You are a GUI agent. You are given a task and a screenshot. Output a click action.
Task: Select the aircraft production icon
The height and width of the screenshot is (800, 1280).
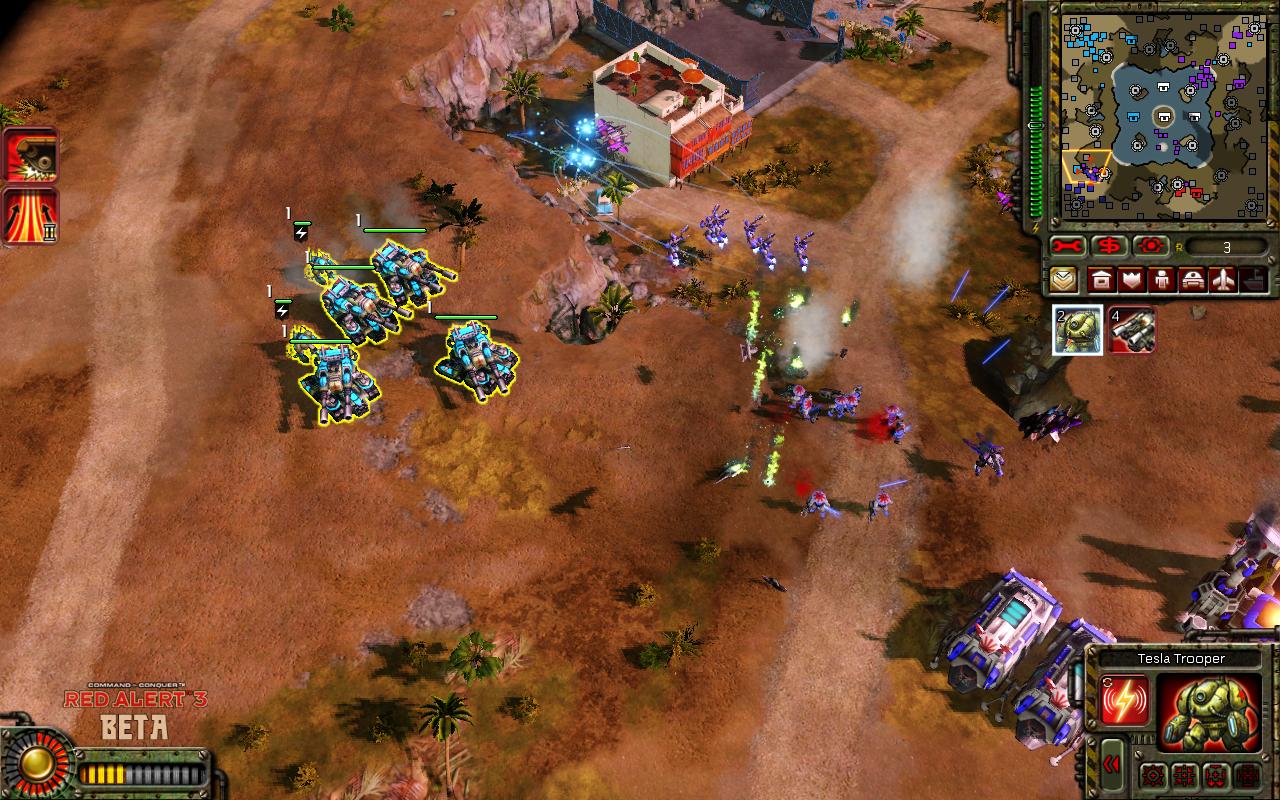pos(1223,280)
